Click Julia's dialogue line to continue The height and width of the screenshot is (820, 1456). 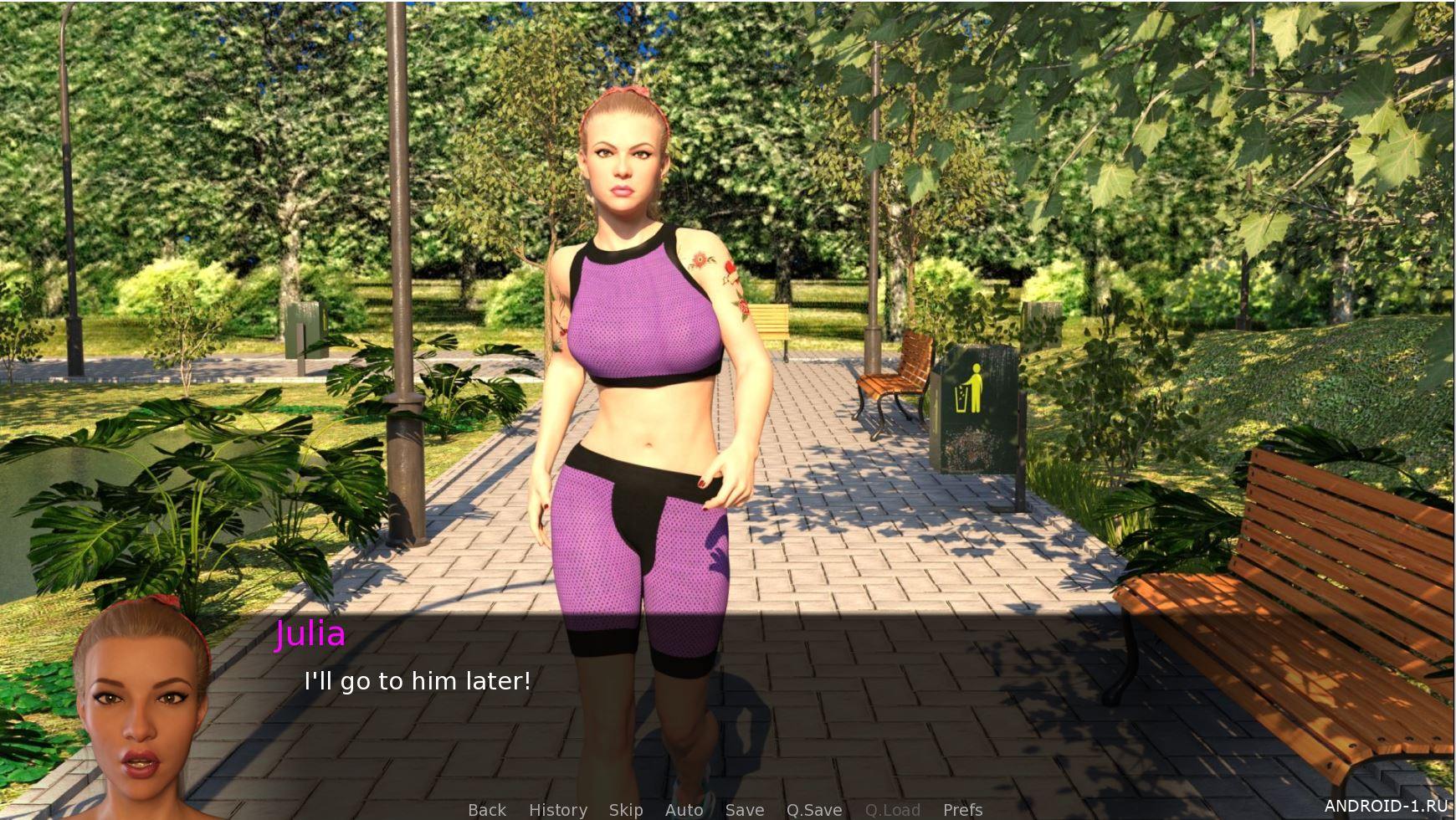pyautogui.click(x=417, y=681)
